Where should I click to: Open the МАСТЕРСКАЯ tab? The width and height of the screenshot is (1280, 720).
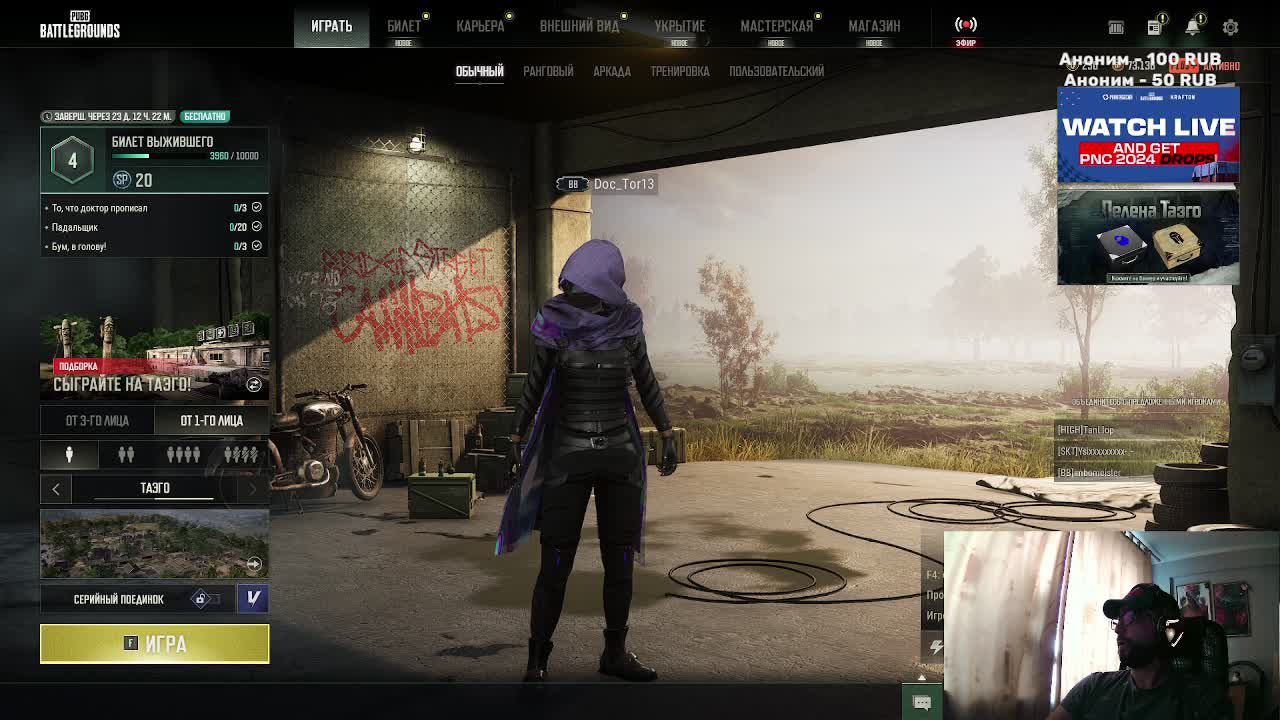coord(776,26)
